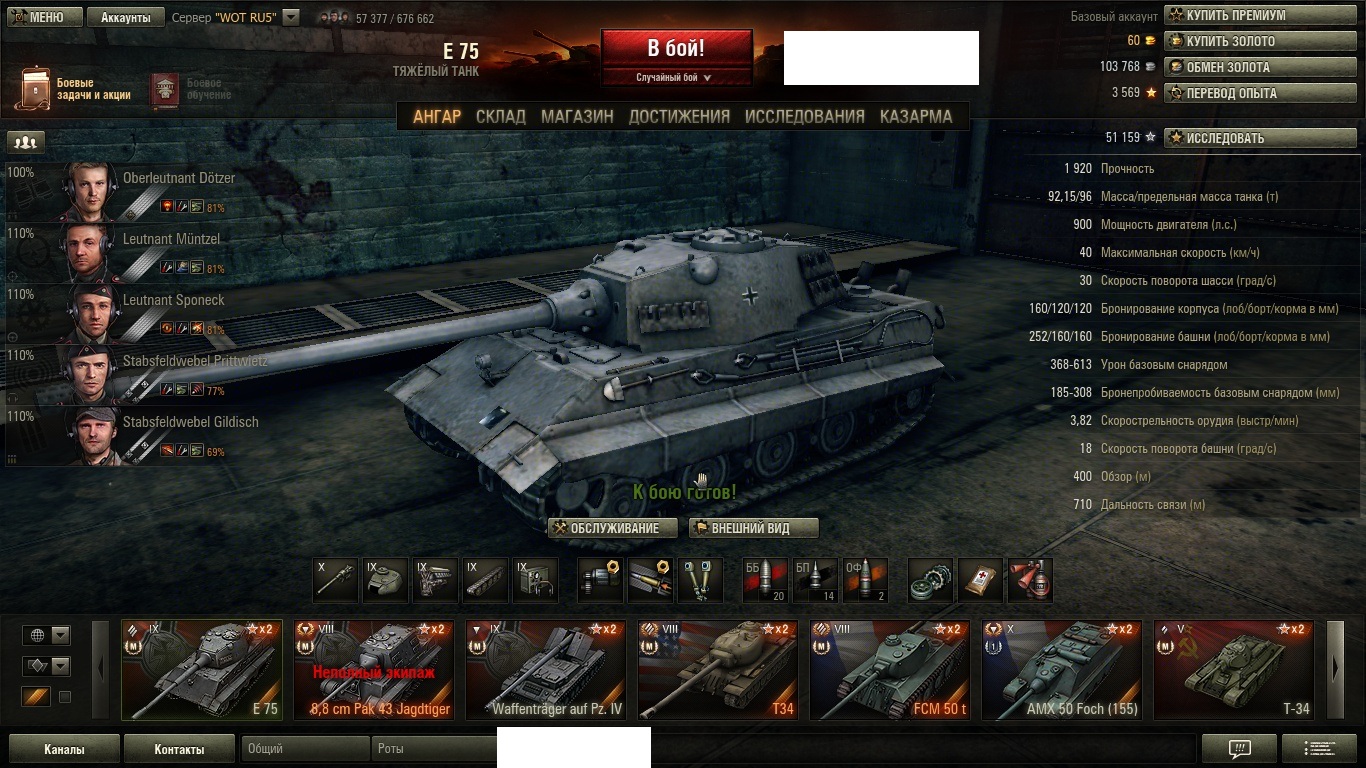Screen dimensions: 1366x768
Task: Show the ДОСТИЖЕНИЯ tab
Action: [679, 116]
